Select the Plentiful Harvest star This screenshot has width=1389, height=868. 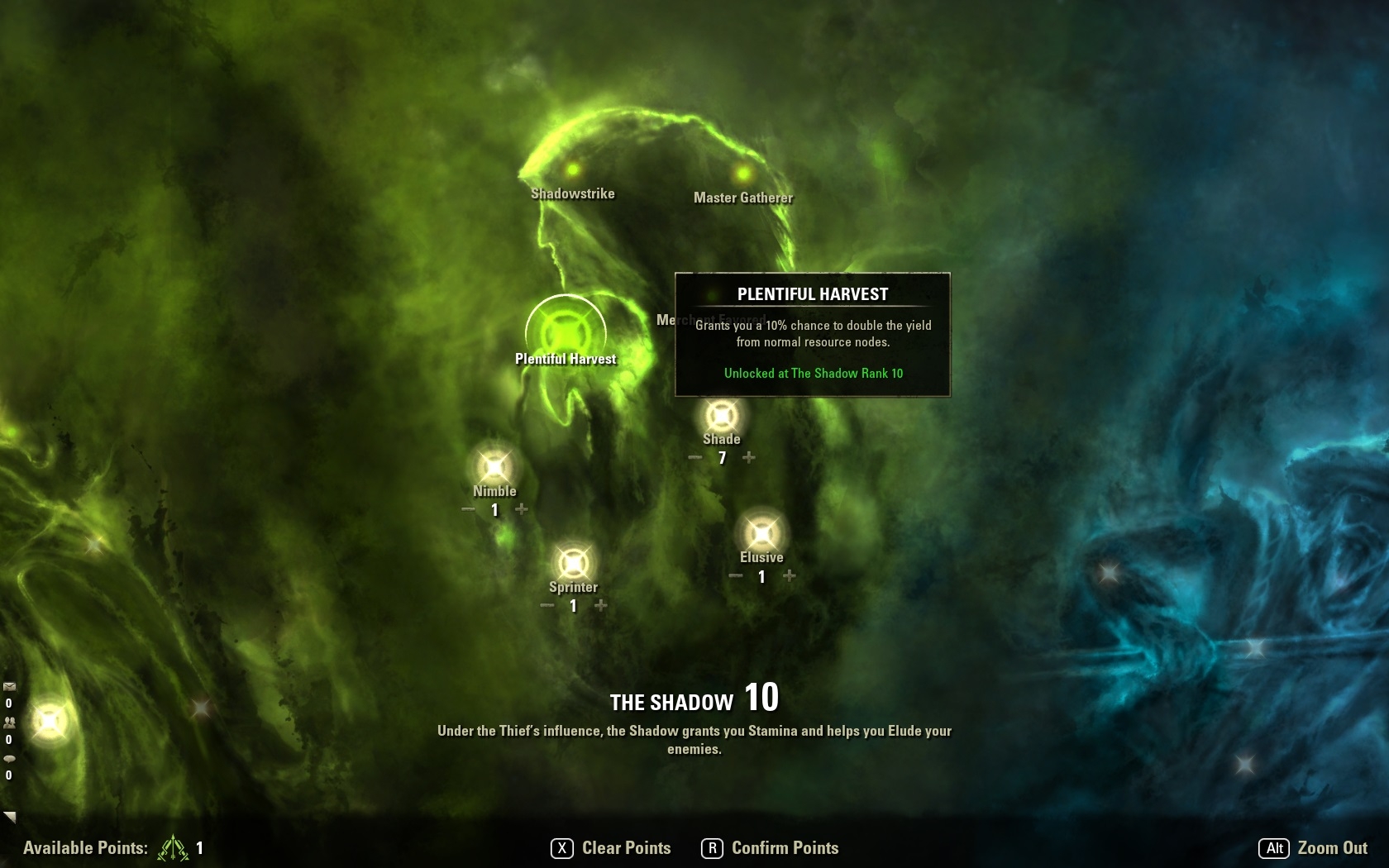point(566,333)
